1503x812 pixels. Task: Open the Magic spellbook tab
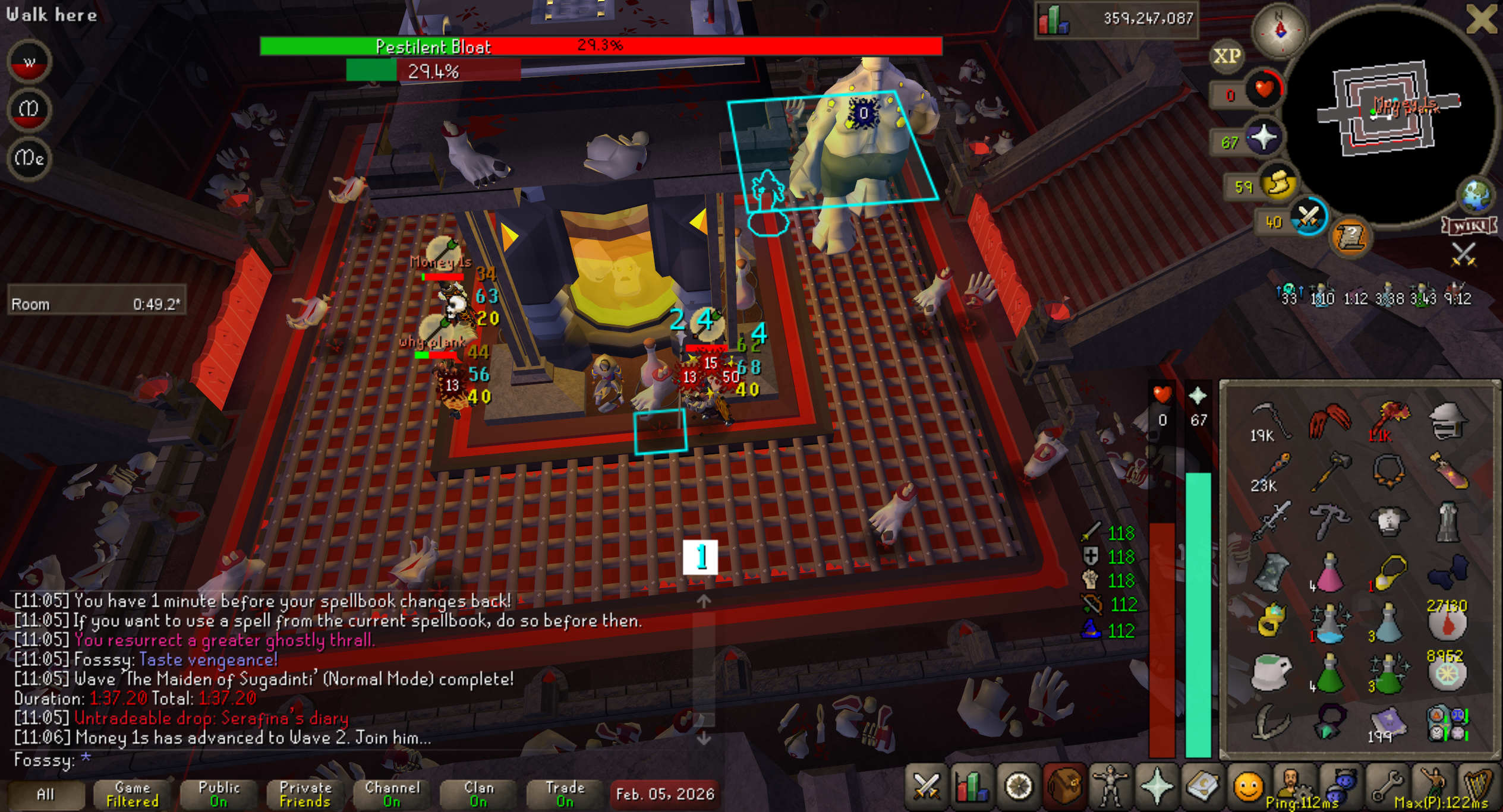(1202, 787)
